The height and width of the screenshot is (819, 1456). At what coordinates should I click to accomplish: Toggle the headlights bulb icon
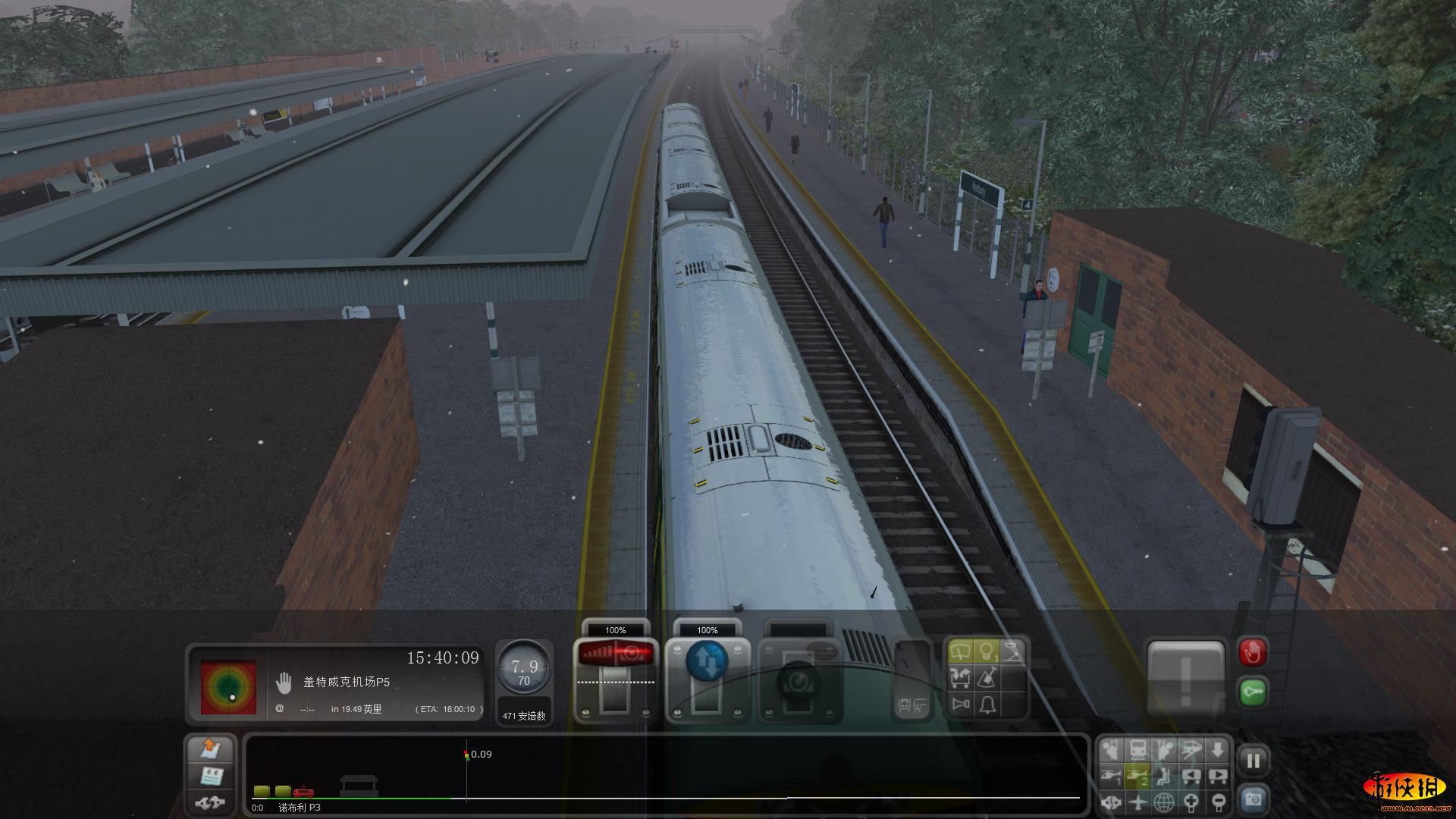point(986,651)
